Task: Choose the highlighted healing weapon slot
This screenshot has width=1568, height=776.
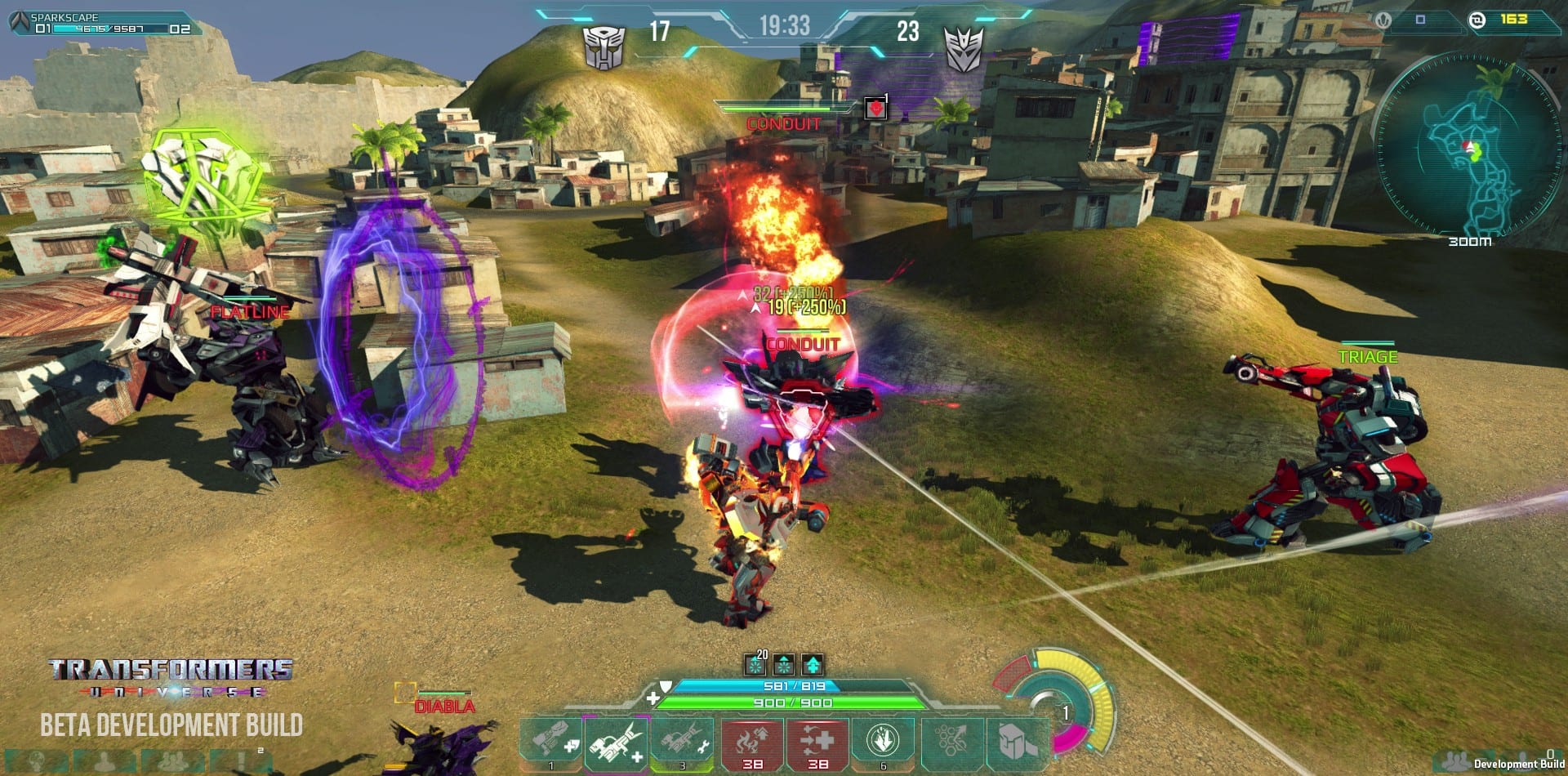Action: coord(617,742)
